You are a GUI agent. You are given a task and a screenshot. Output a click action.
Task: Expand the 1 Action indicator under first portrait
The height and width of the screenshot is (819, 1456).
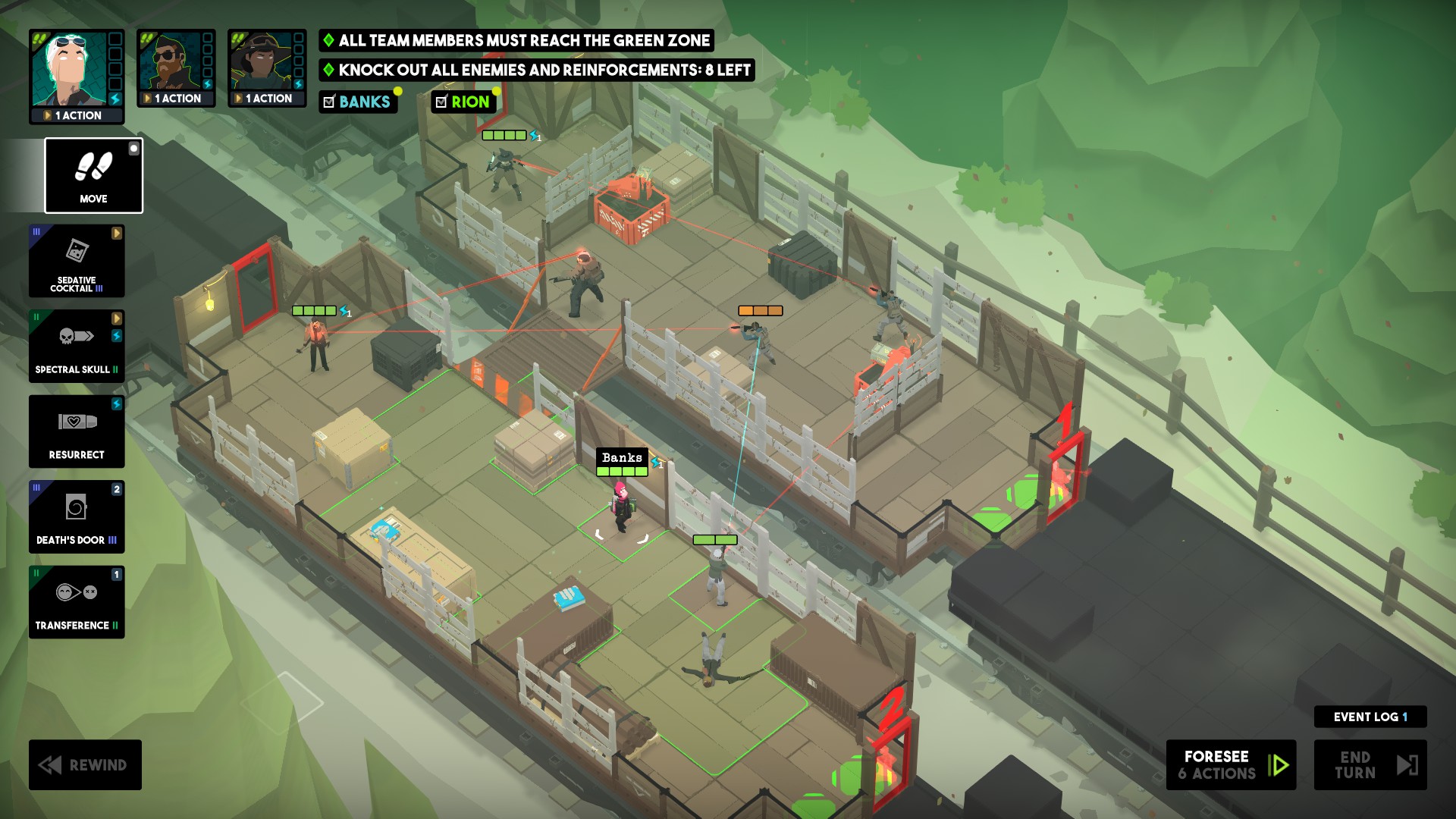tap(76, 115)
